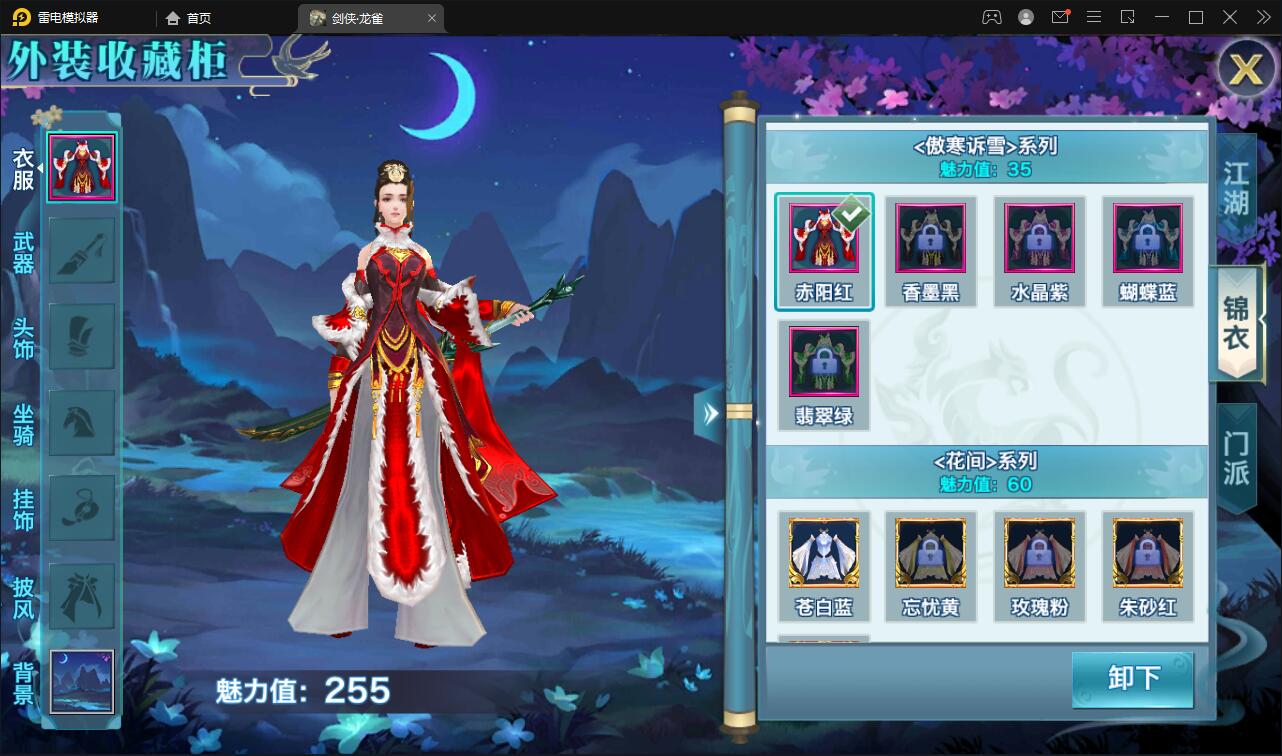Choose the 苍白蓝 color variant in 花间 series
Image resolution: width=1282 pixels, height=756 pixels.
[822, 553]
